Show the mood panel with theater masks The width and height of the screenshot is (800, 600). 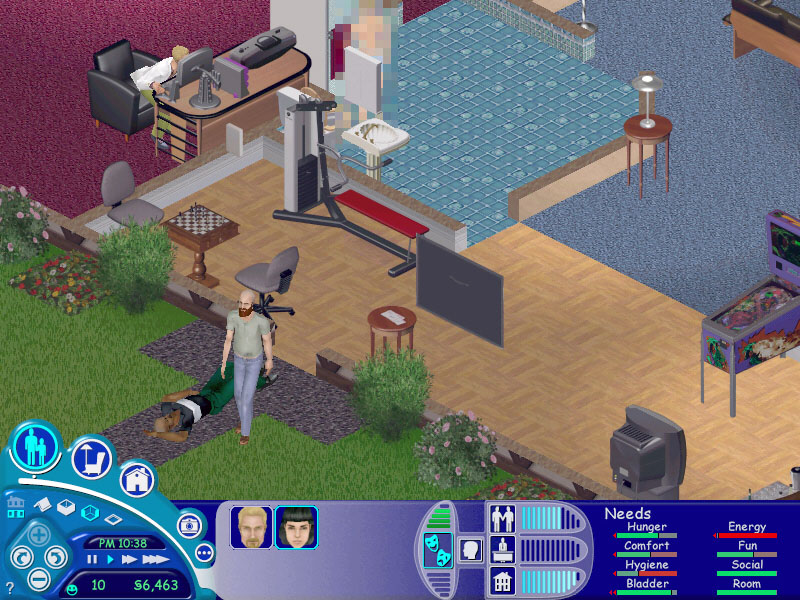(436, 552)
